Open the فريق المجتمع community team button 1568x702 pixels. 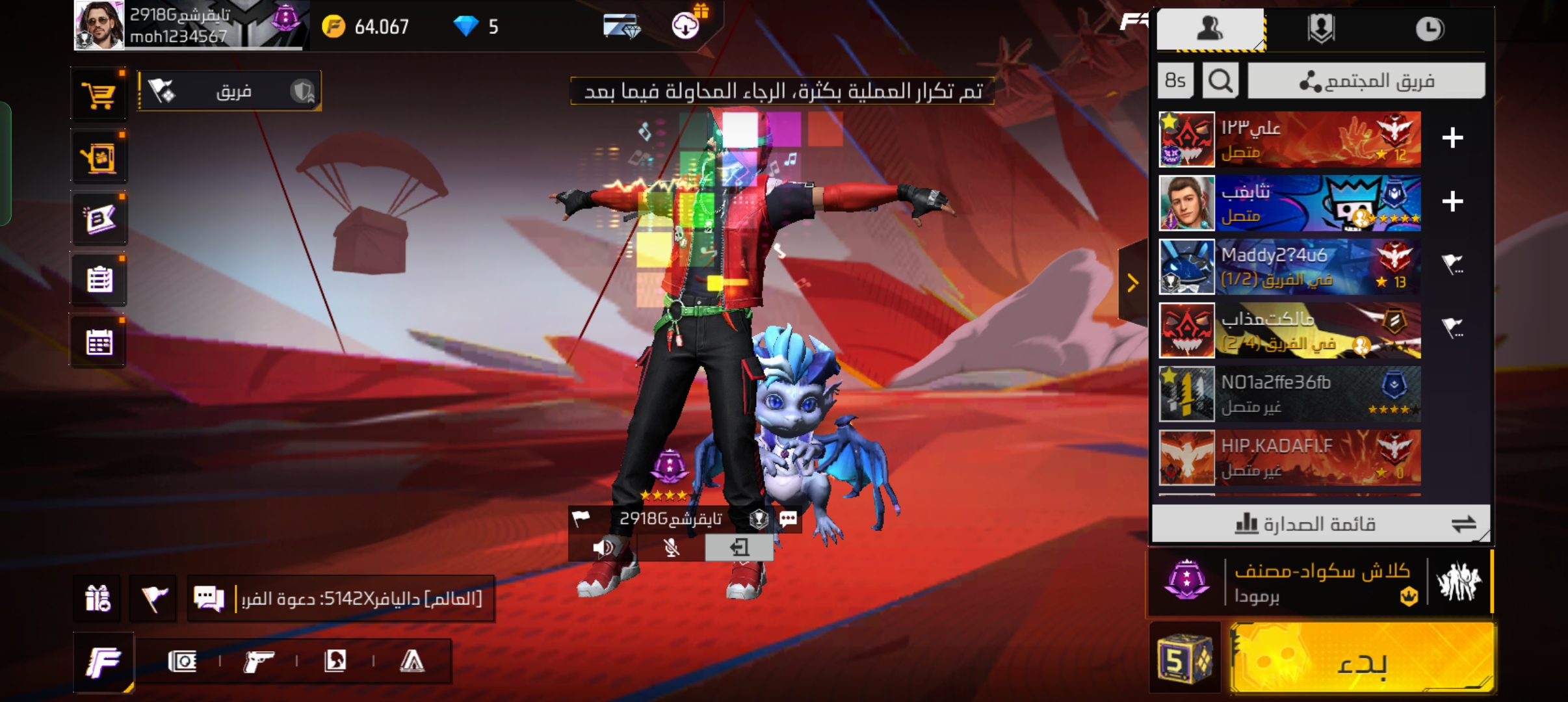click(x=1366, y=81)
